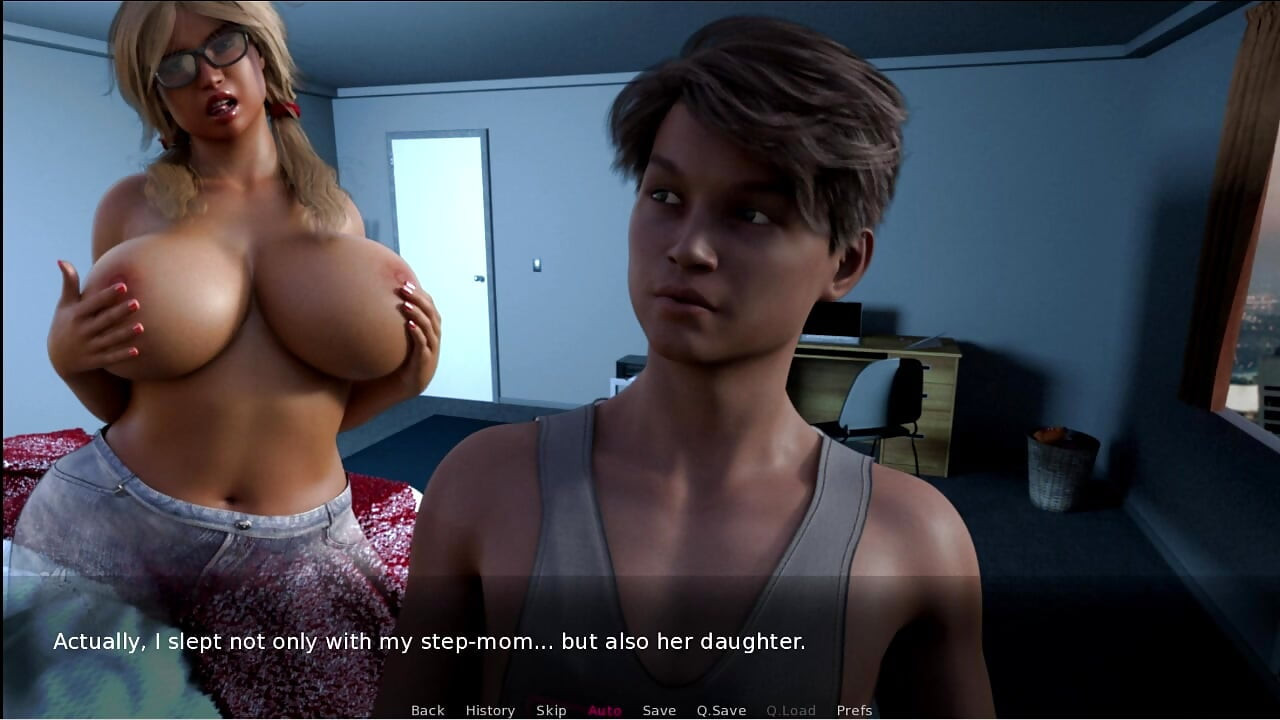Screen dimensions: 1280x720
Task: Click Q.Save to quick save
Action: pyautogui.click(x=721, y=710)
